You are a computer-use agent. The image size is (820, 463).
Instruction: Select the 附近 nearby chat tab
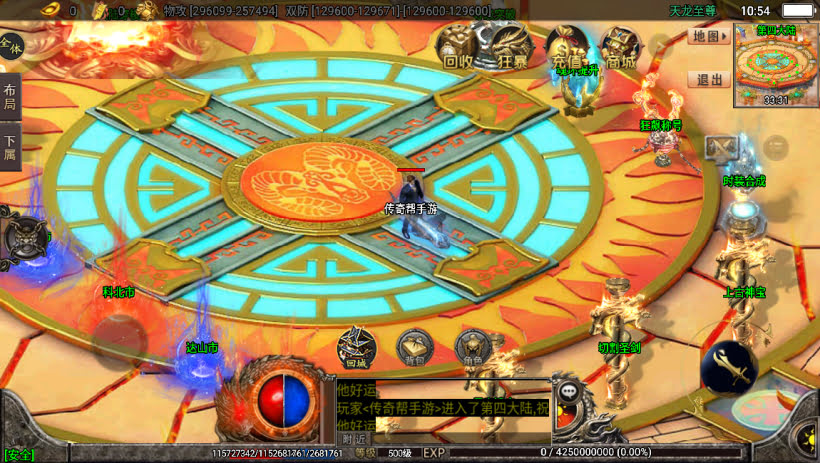354,438
